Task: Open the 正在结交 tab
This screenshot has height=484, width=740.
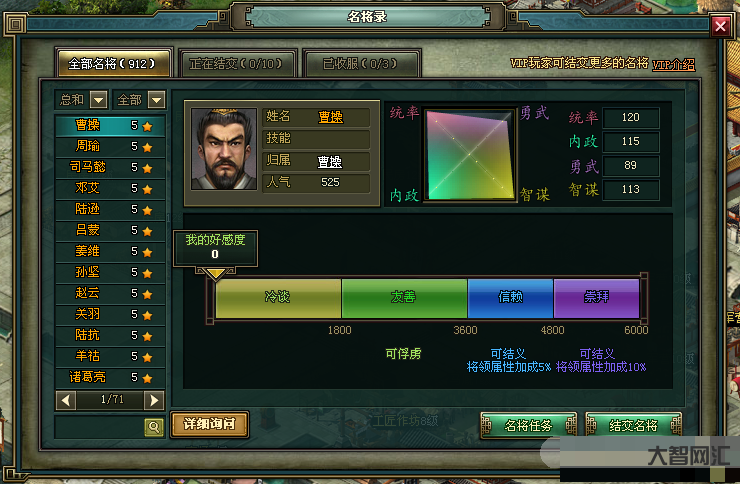Action: [x=236, y=63]
